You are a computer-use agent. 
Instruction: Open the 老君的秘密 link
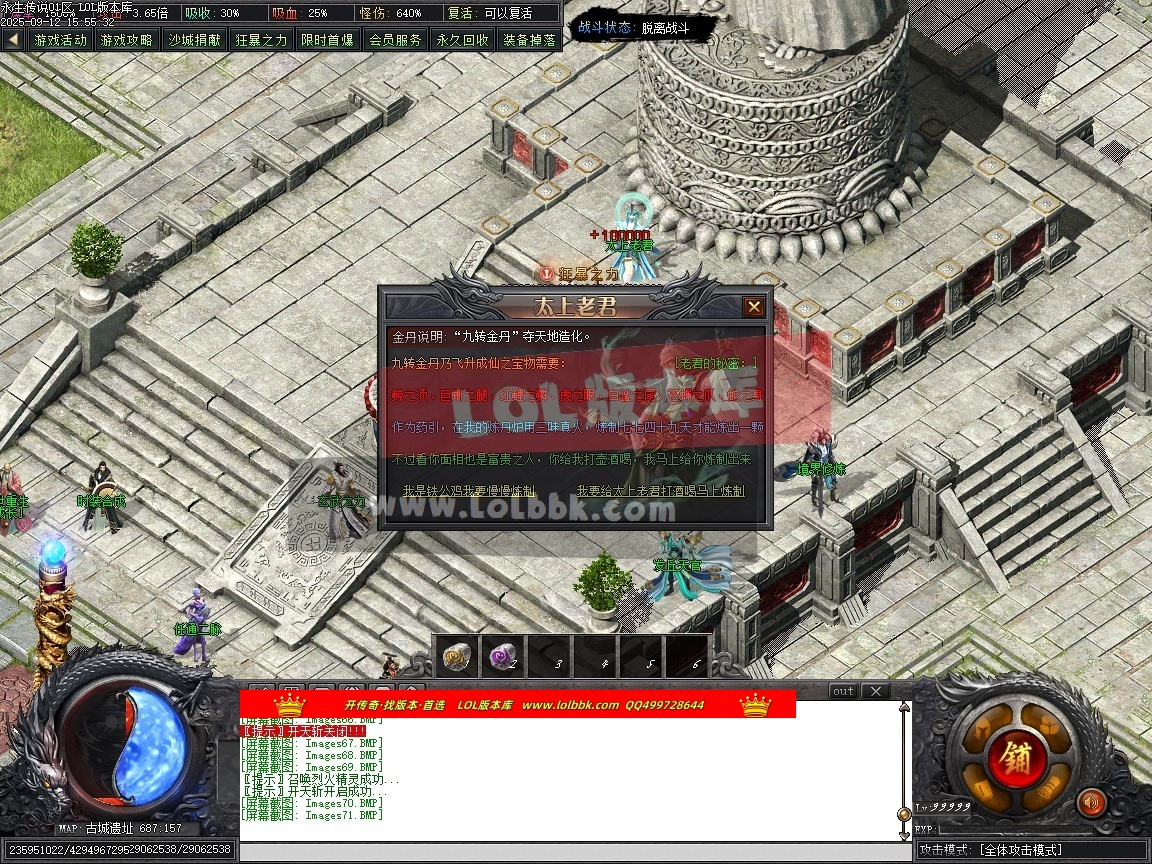(716, 363)
